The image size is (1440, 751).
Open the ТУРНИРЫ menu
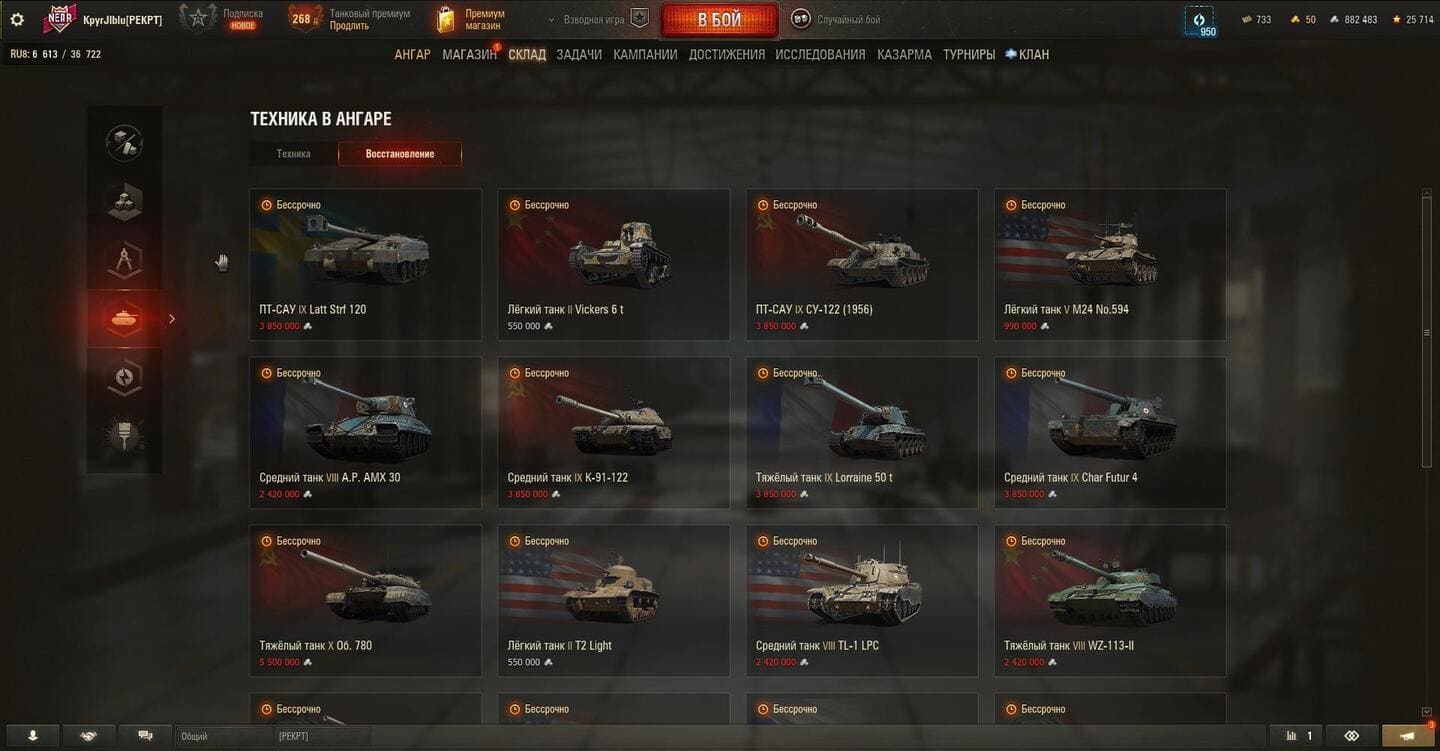click(x=968, y=55)
